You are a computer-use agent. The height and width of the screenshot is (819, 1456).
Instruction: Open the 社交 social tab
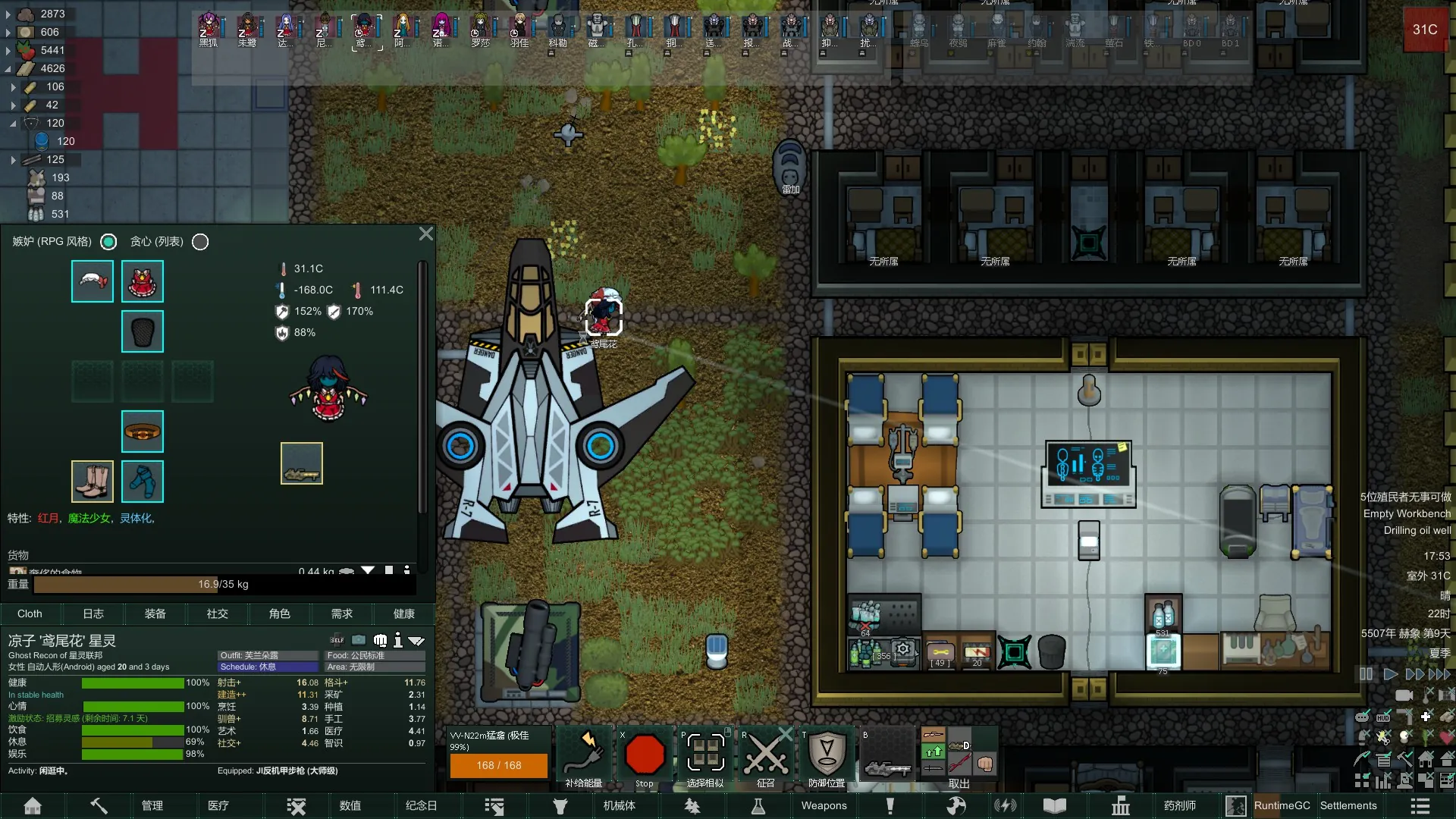(x=218, y=613)
